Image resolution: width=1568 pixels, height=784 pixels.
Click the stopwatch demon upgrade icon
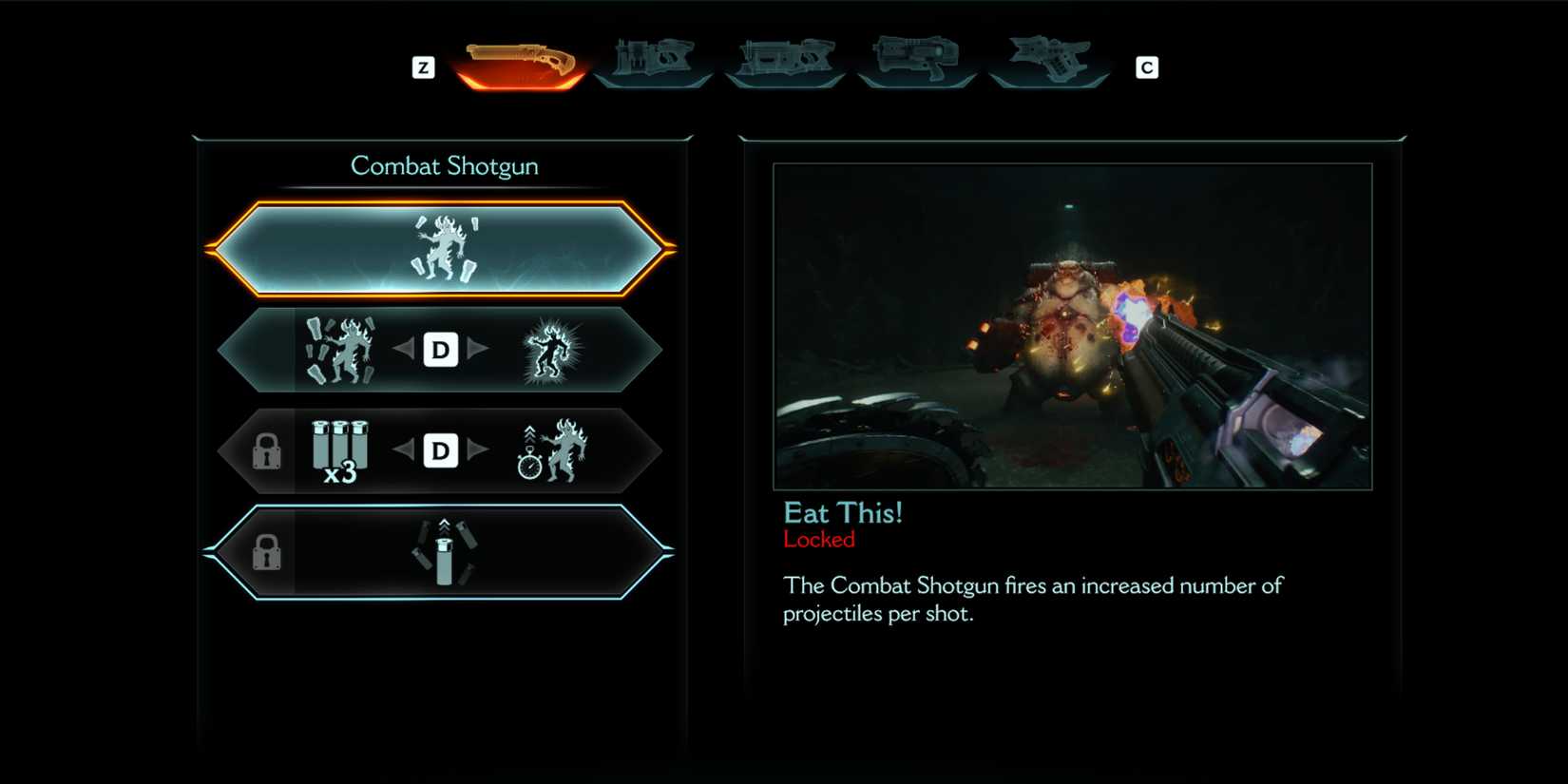pos(551,449)
